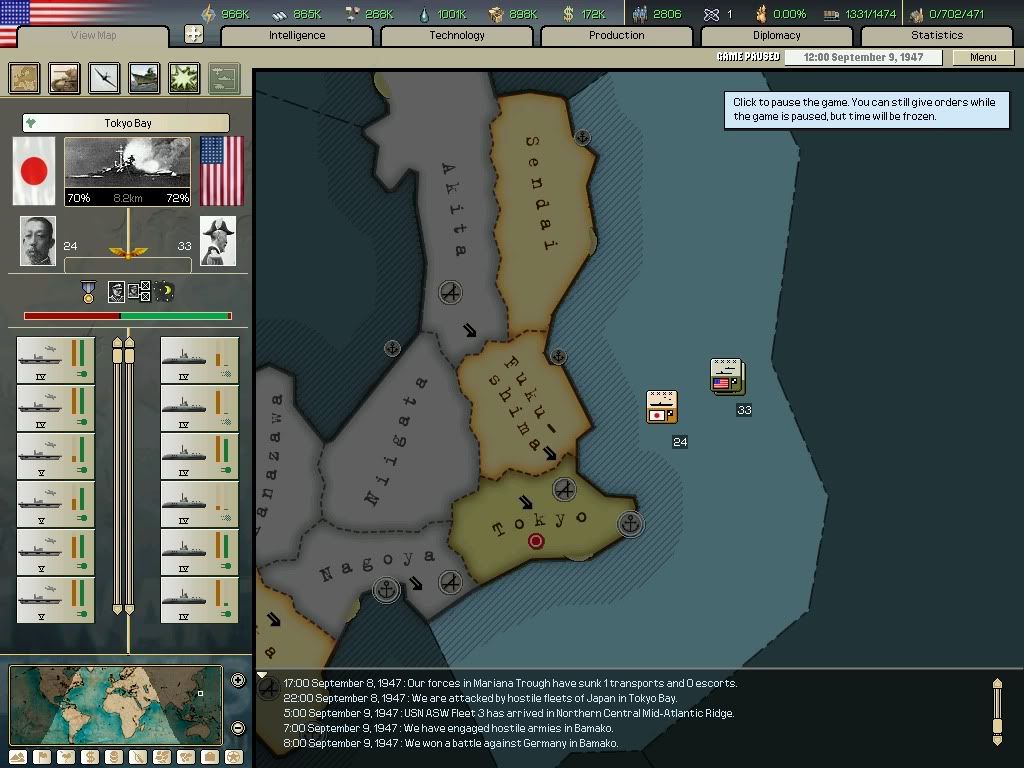This screenshot has height=768, width=1024.
Task: Click the date display to toggle pause
Action: [862, 57]
